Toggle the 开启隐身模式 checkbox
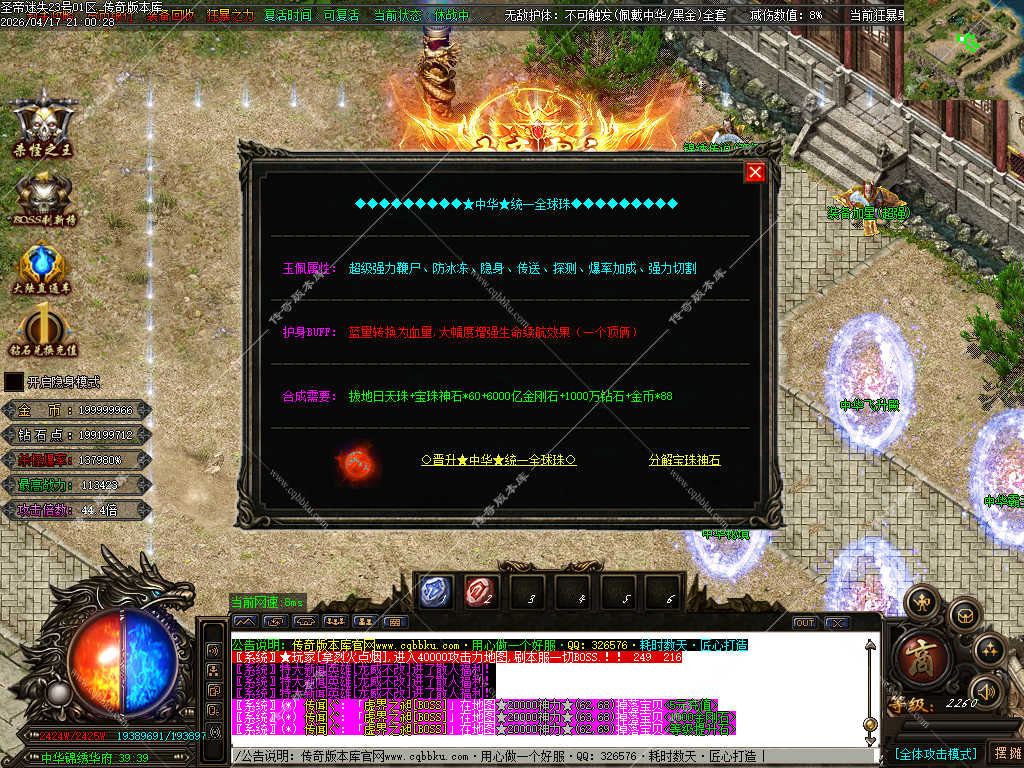The height and width of the screenshot is (768, 1024). pos(13,381)
